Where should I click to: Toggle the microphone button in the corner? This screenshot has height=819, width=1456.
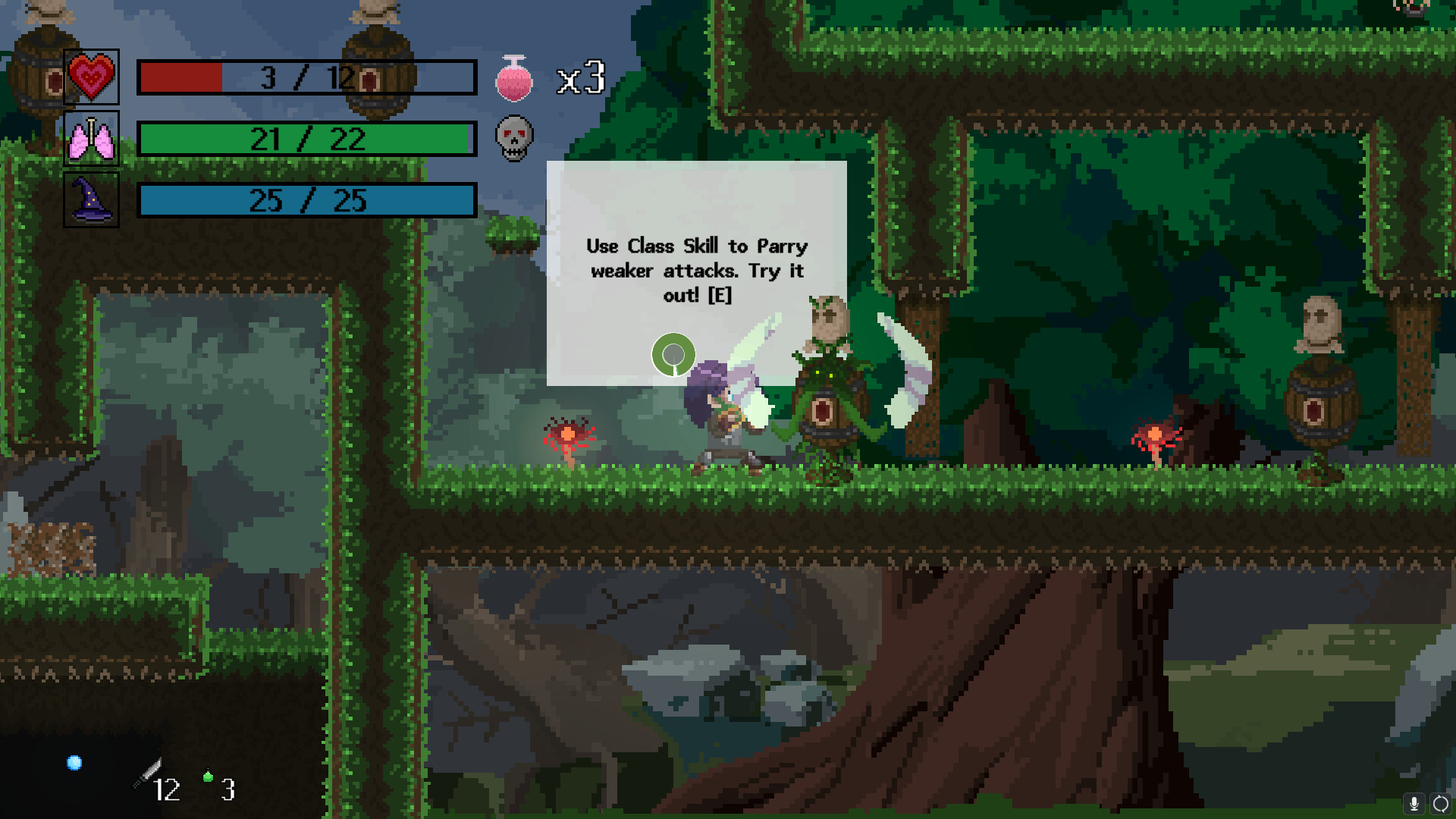(1415, 805)
